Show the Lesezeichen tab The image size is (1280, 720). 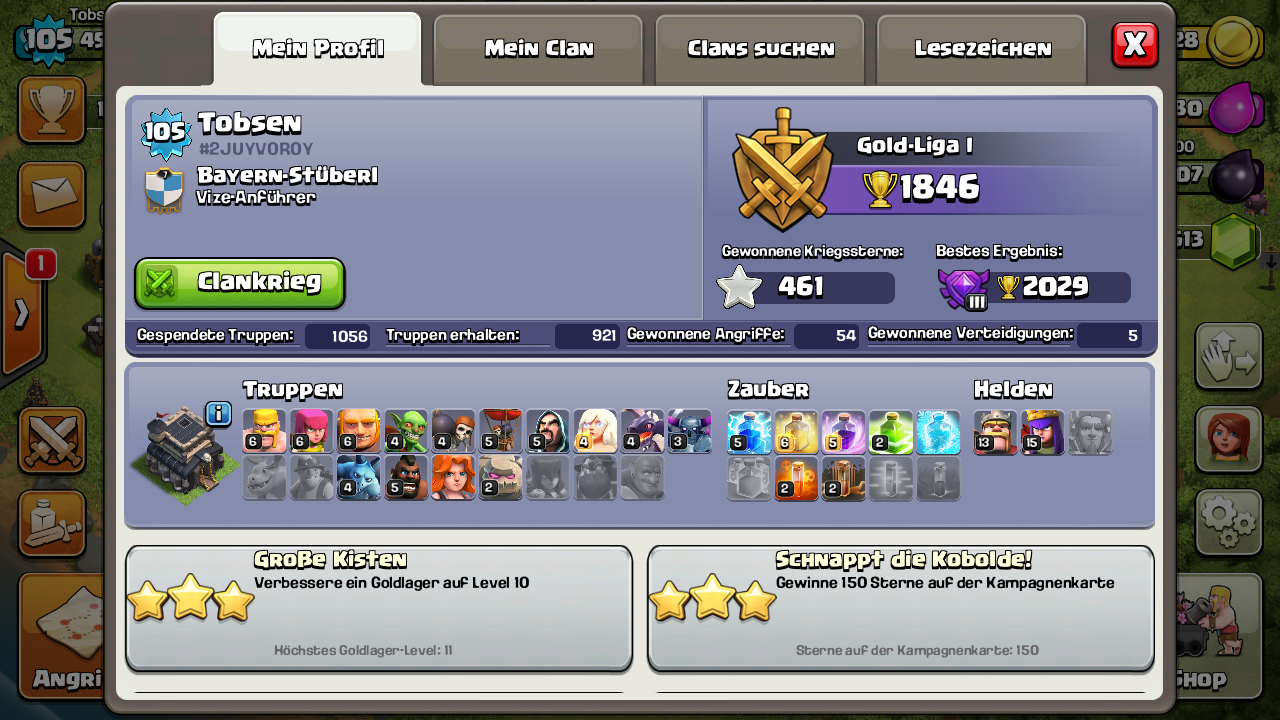tap(982, 48)
